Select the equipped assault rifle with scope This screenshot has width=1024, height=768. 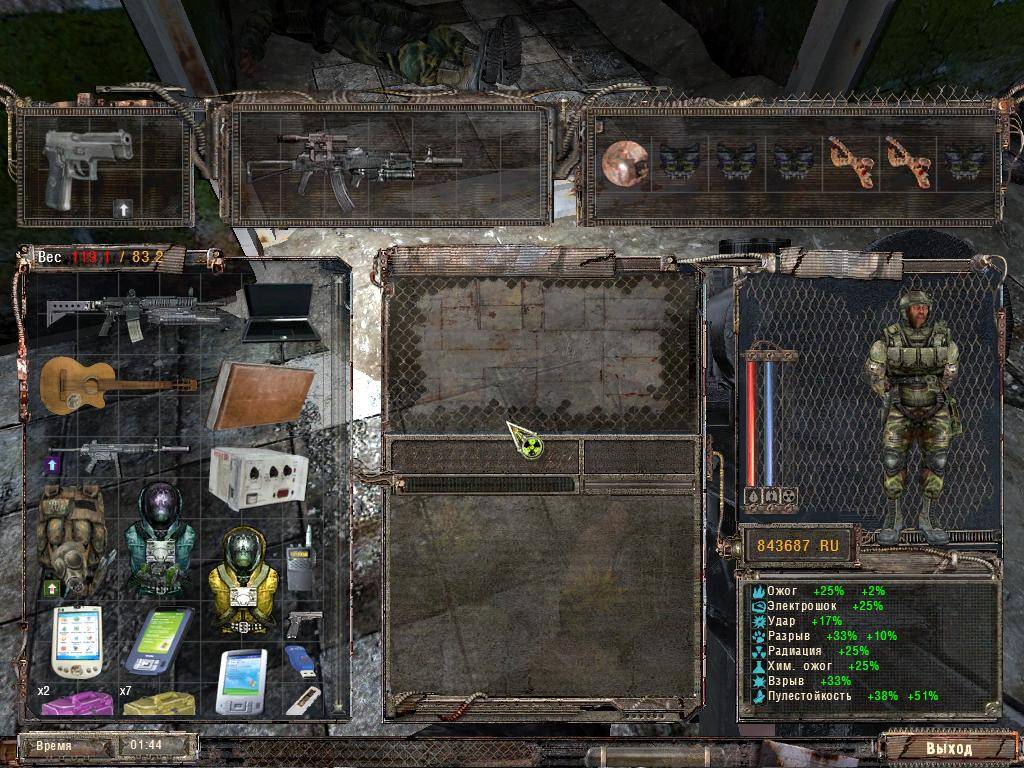(354, 164)
